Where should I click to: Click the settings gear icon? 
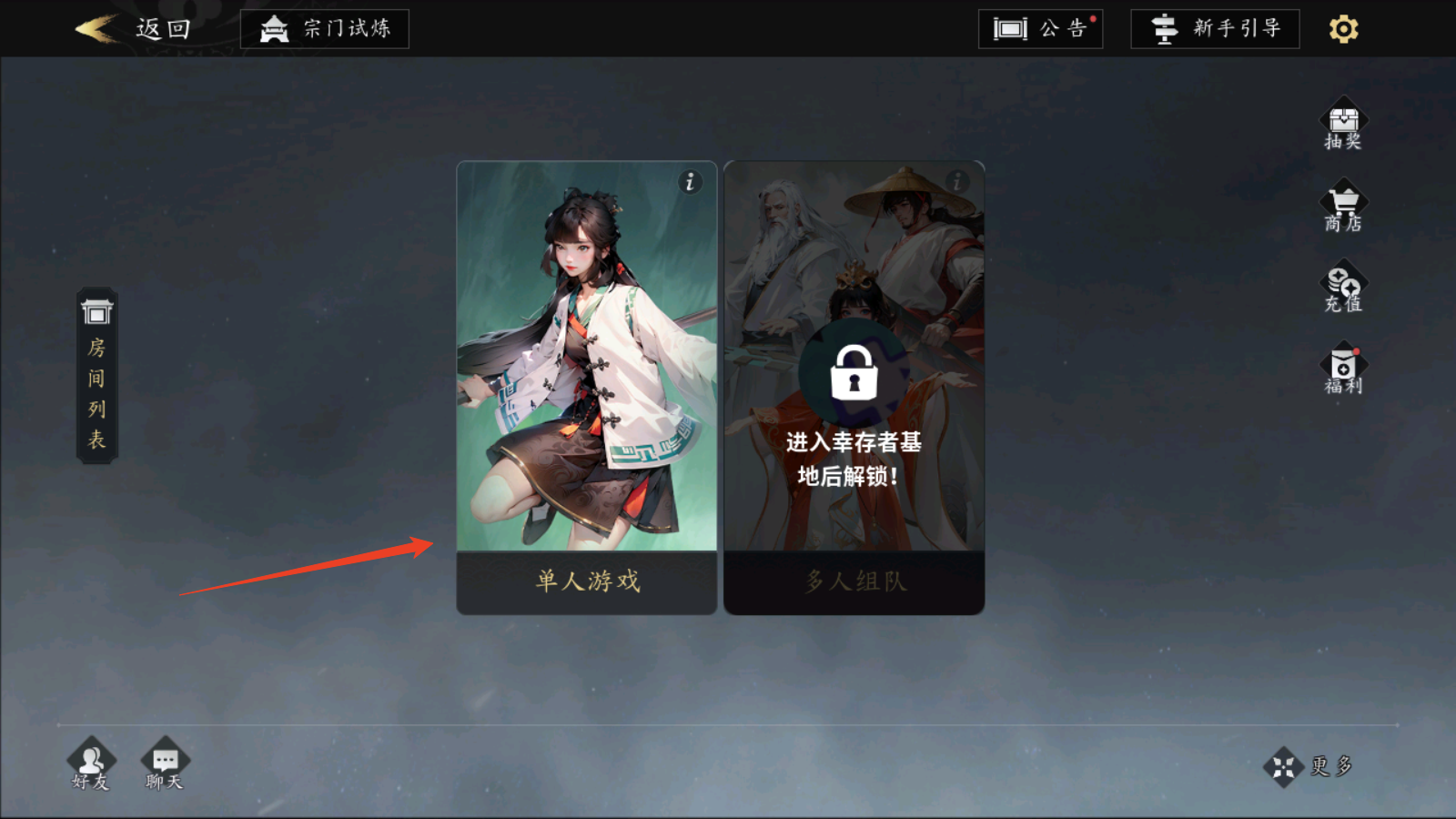(x=1343, y=28)
